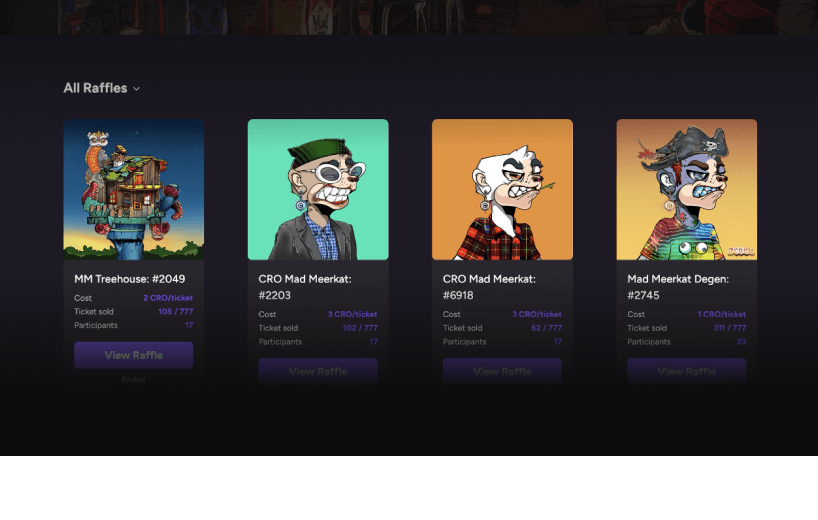Choose the orange-background Meerkat #6918 image
Screen dimensions: 818x520
pos(502,190)
